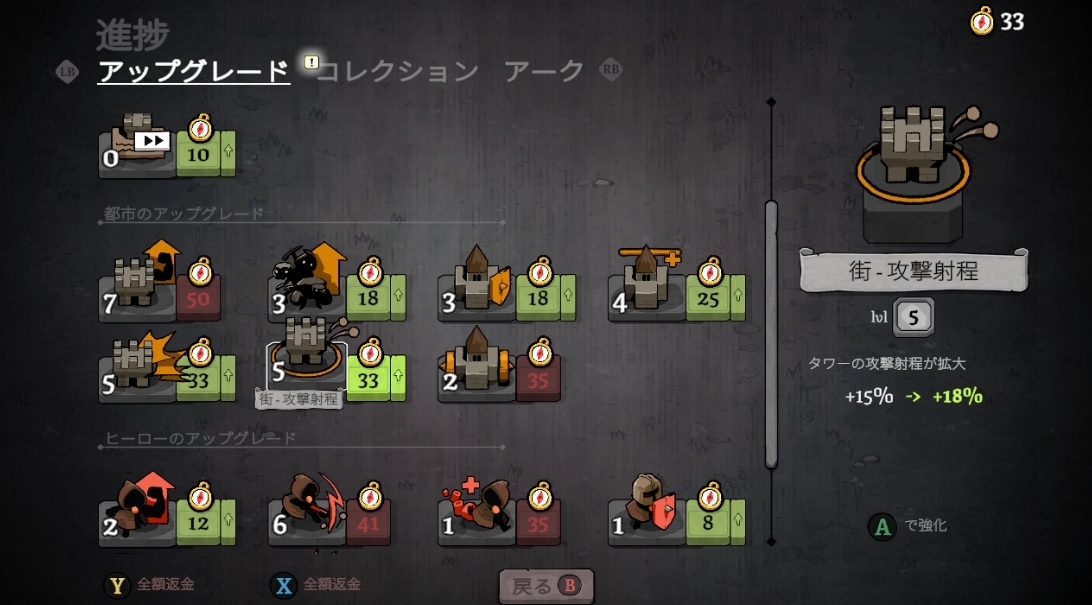Screen dimensions: 1092x605
Task: Click the 戻る back button
Action: tap(546, 586)
